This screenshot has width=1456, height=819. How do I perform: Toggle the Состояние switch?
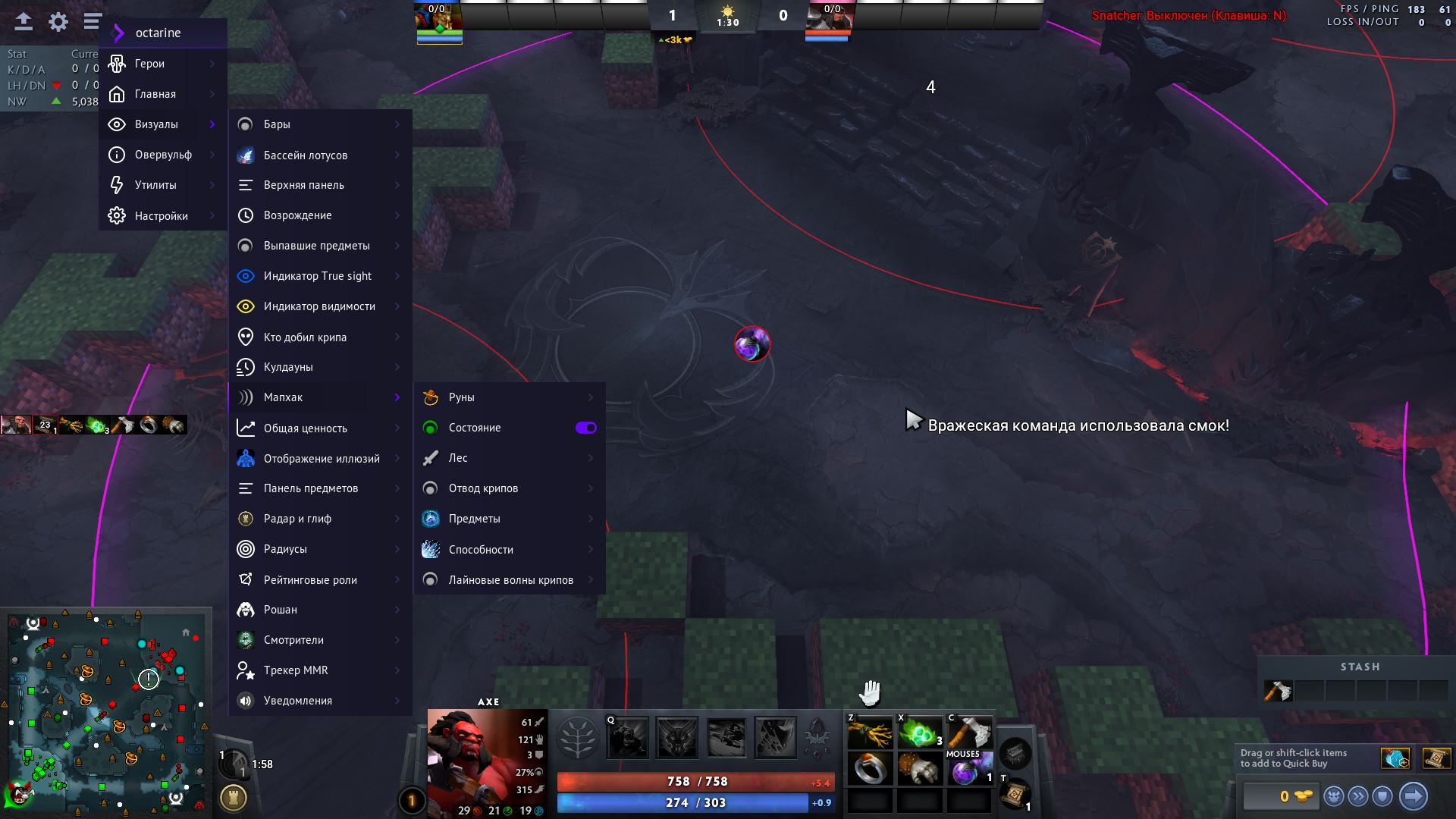tap(585, 428)
